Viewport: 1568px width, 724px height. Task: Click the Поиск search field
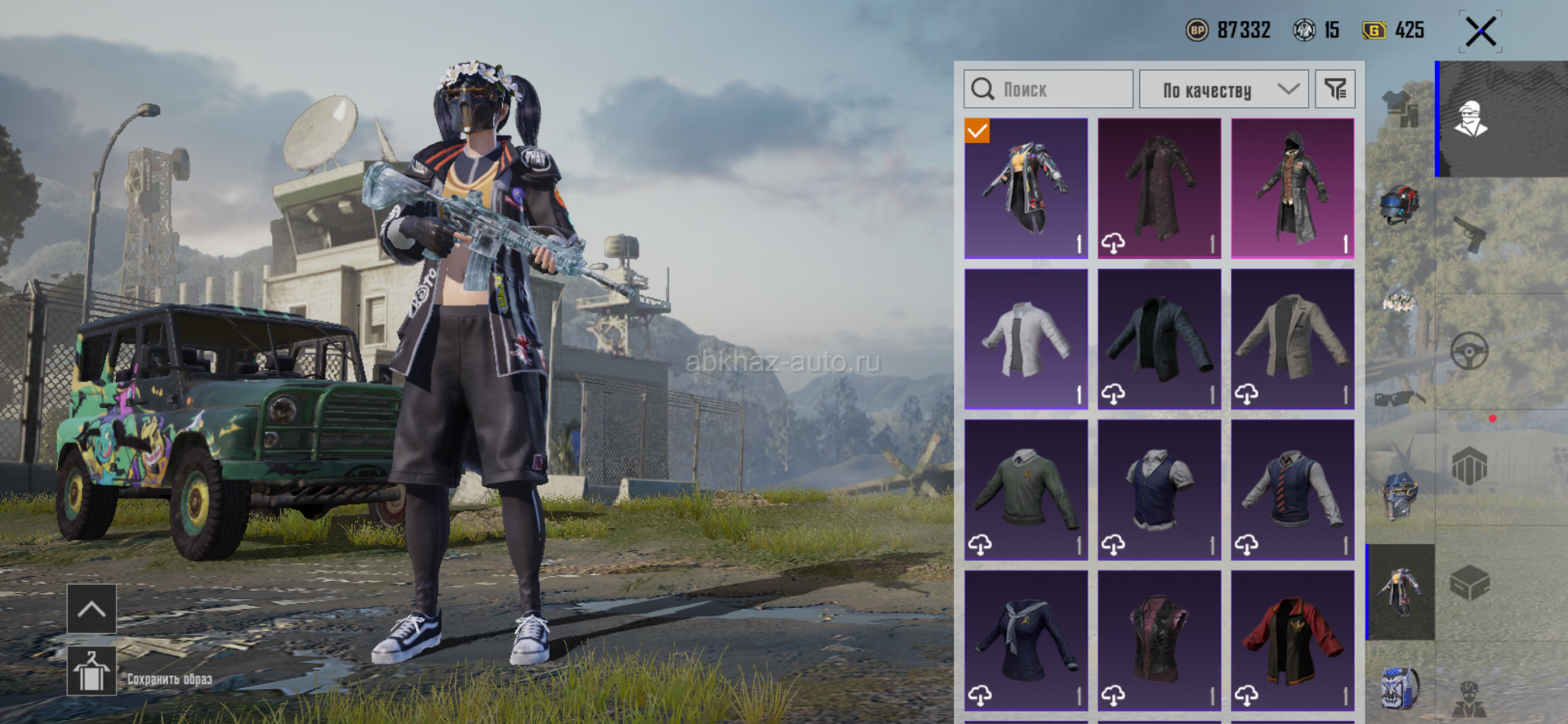click(x=1049, y=89)
